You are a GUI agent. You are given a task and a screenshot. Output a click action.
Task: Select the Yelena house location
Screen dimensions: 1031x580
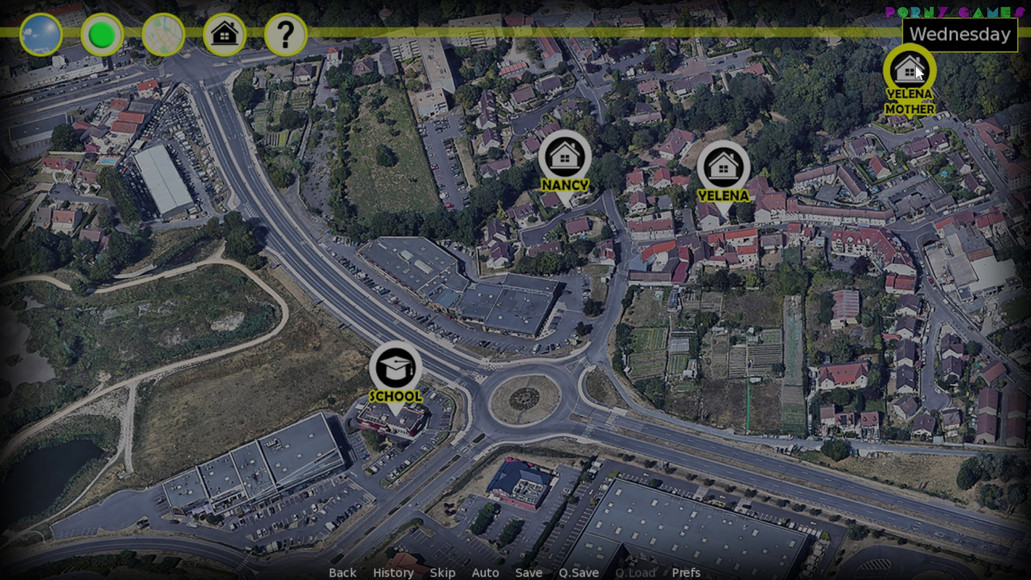pyautogui.click(x=723, y=167)
